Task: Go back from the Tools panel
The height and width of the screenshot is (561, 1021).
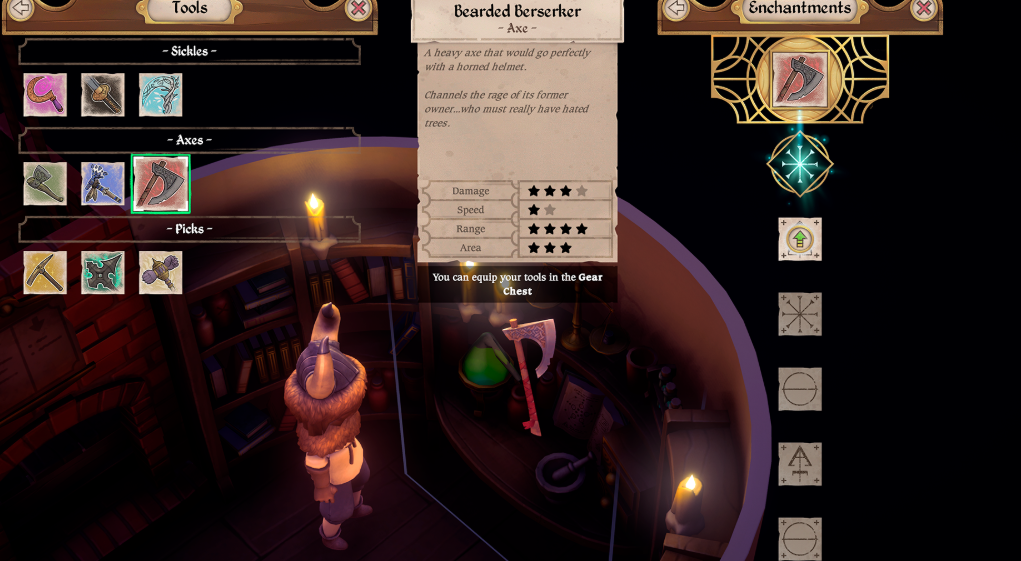Action: pyautogui.click(x=20, y=8)
